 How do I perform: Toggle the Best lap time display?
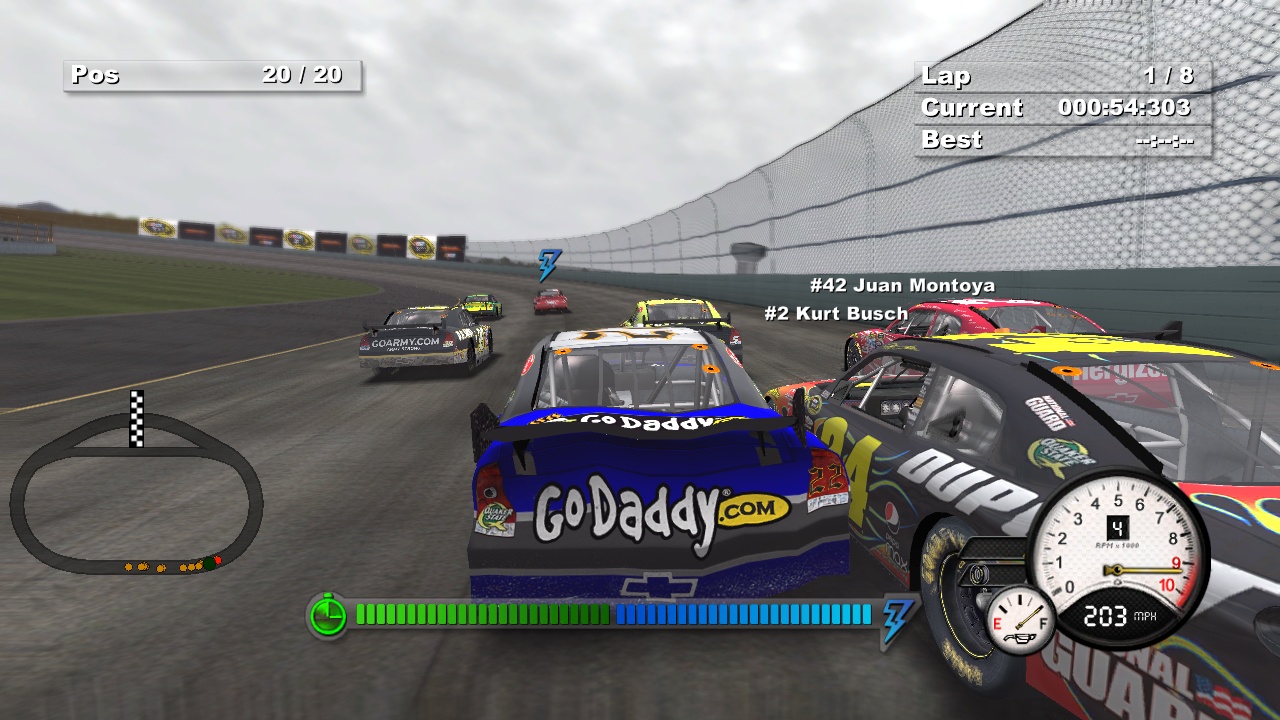point(1060,140)
